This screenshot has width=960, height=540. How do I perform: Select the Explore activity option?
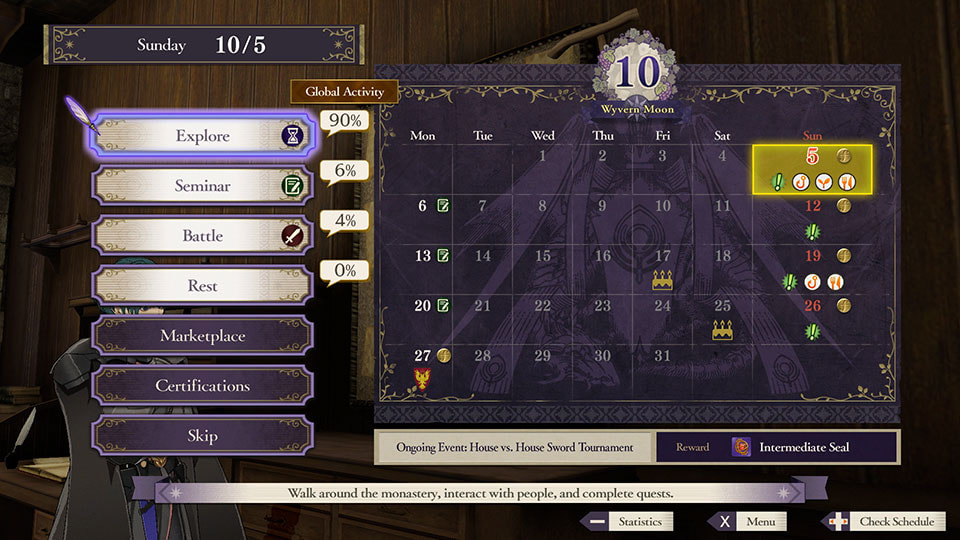tap(203, 137)
